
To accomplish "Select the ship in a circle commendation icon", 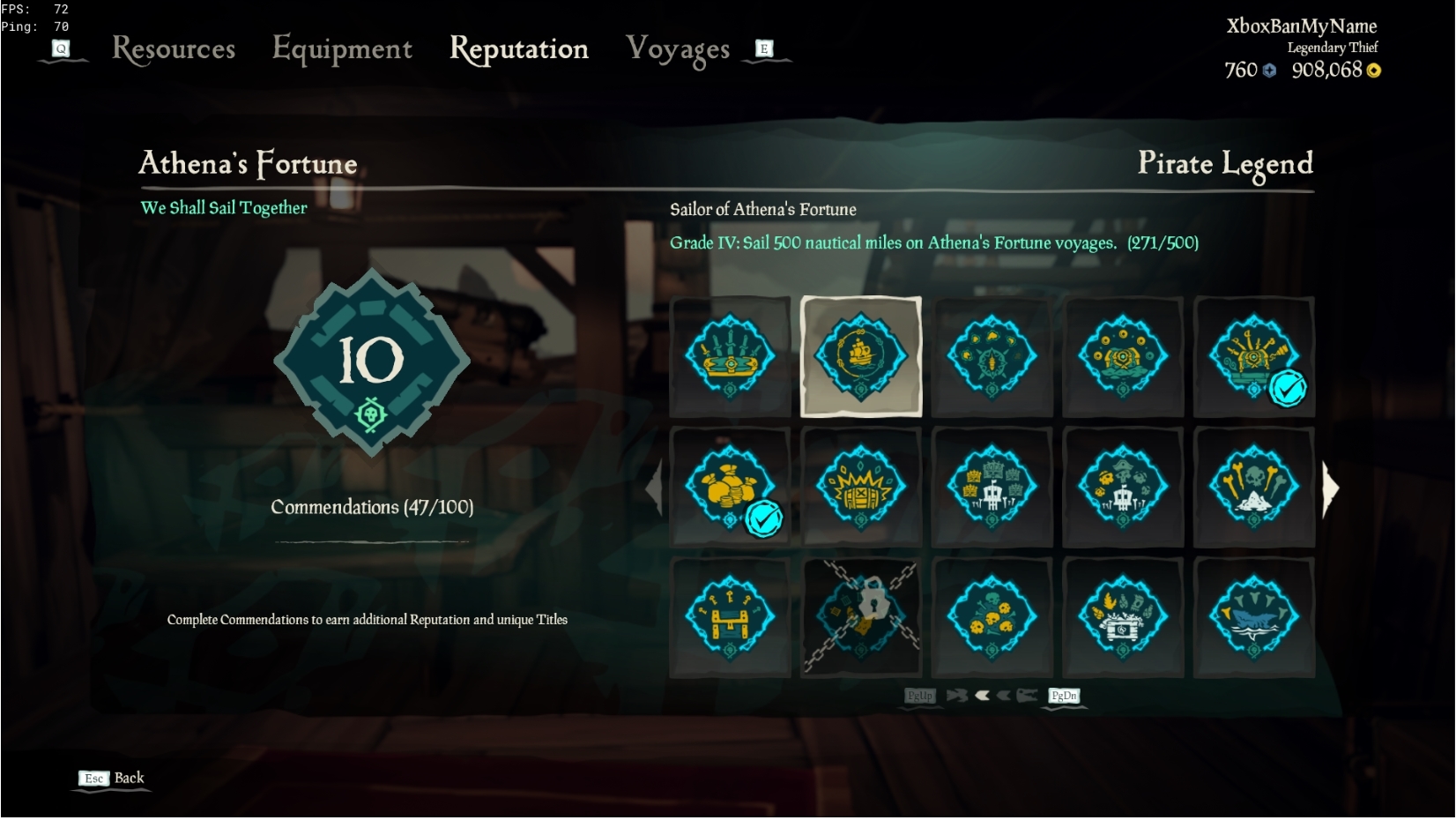I will (x=860, y=357).
